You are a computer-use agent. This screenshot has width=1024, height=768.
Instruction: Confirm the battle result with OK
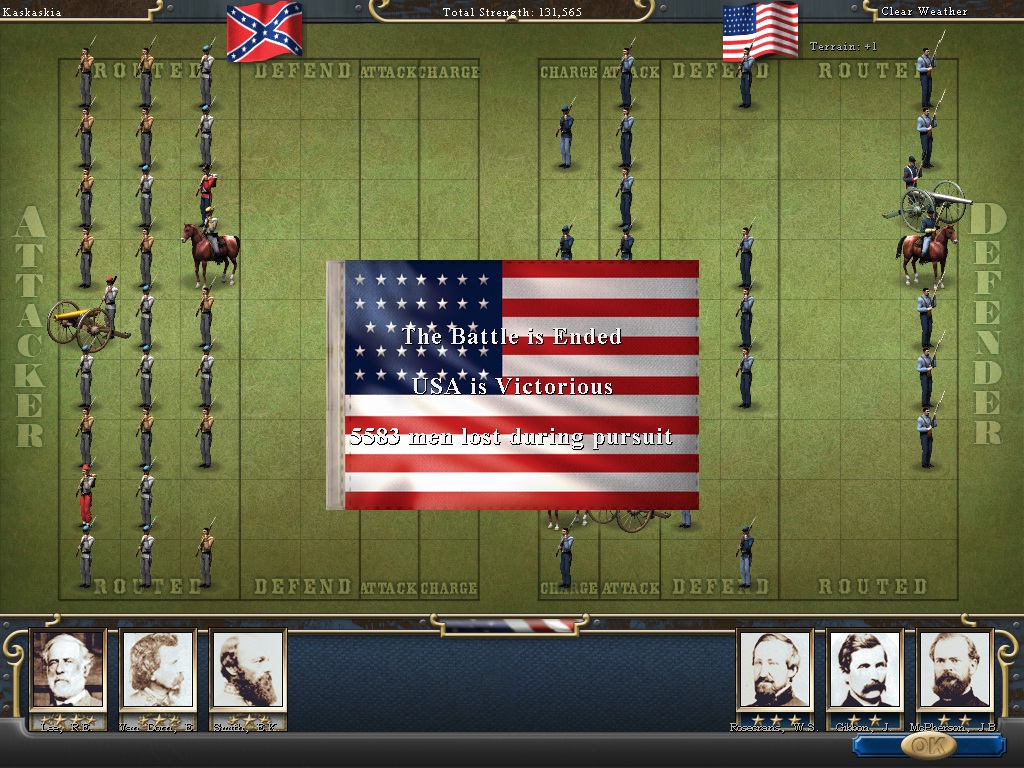pos(926,745)
